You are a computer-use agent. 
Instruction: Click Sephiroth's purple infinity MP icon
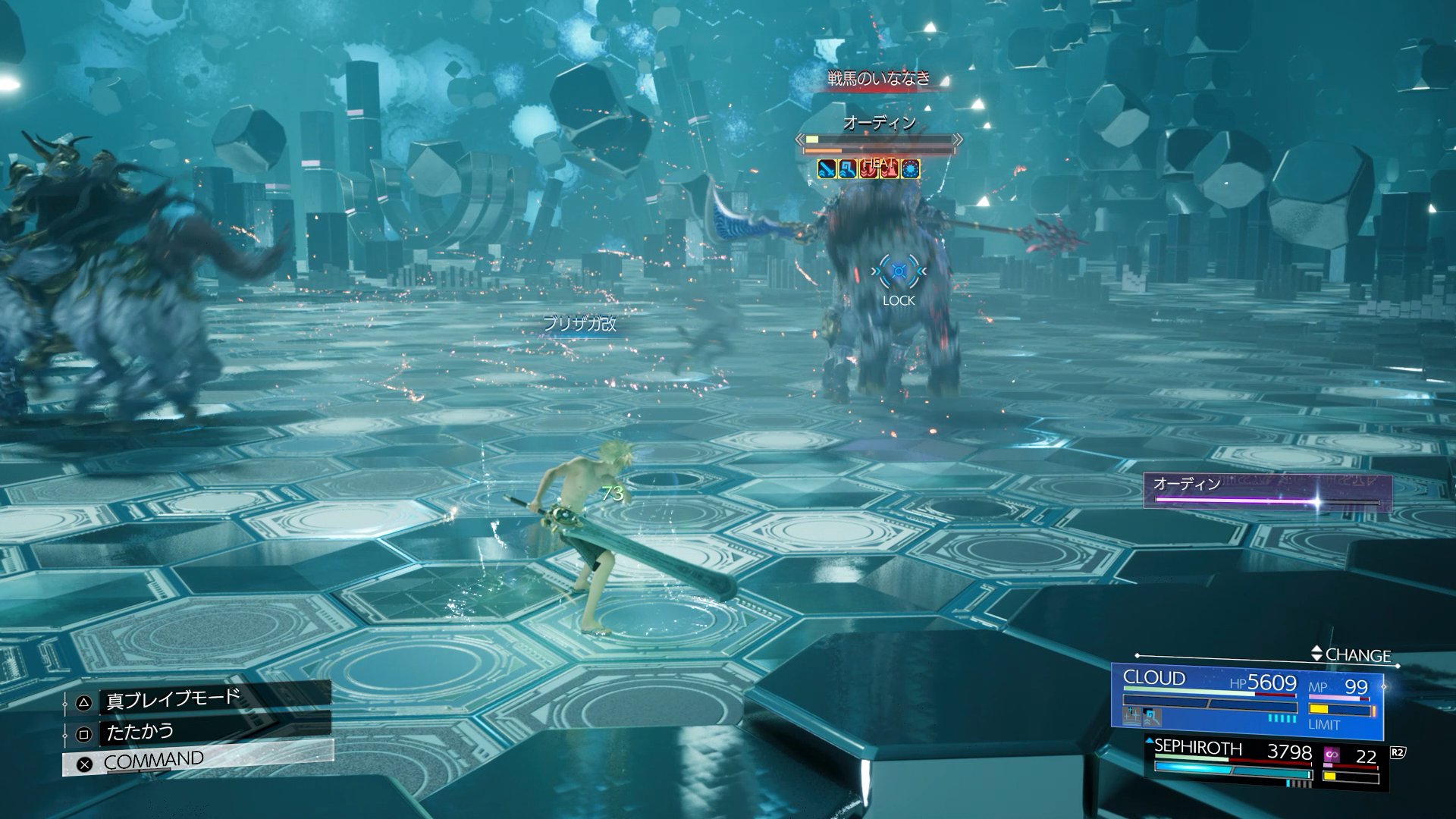coord(1332,755)
